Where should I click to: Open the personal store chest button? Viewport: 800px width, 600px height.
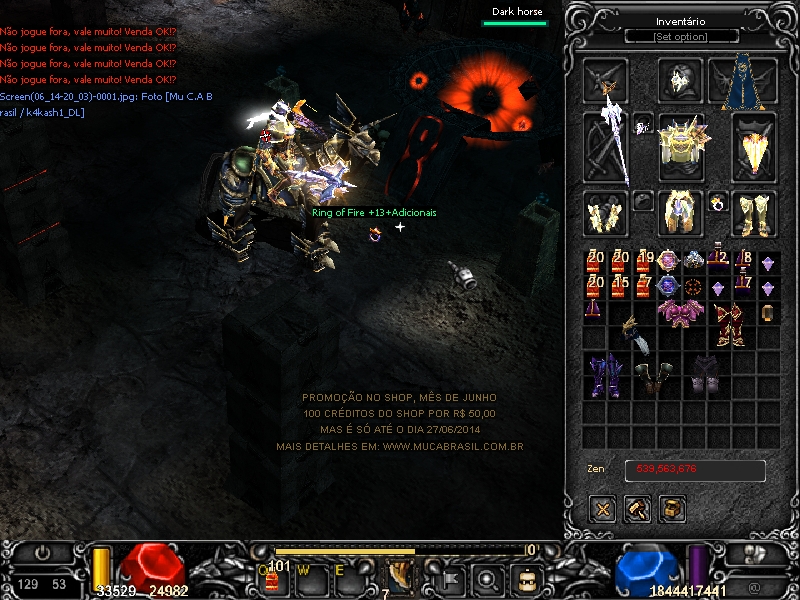672,509
